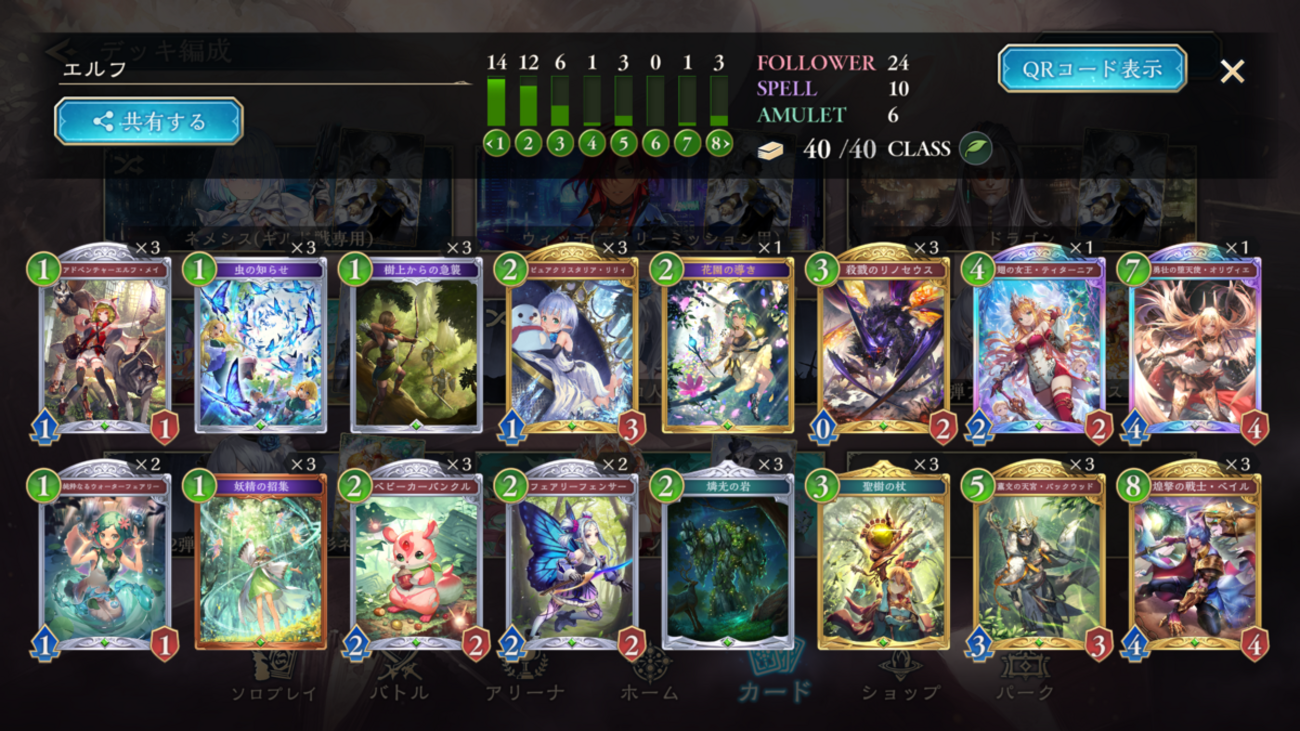This screenshot has width=1300, height=731.
Task: Select the 7-cost オリヴィエ card
Action: tap(1195, 345)
